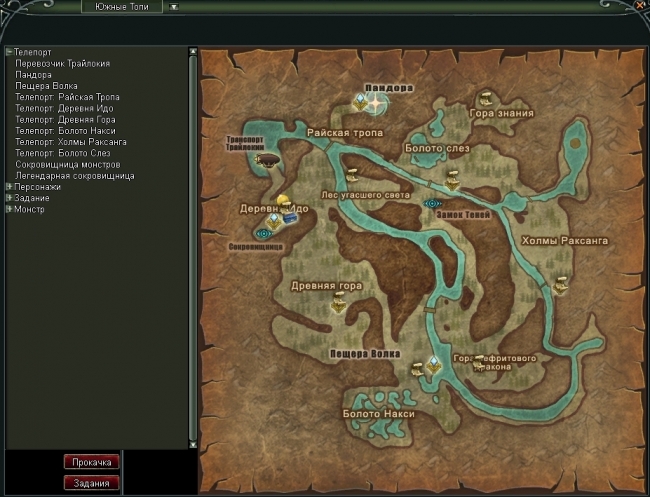Select Телепорт: Болото Накси entry

[x=66, y=131]
